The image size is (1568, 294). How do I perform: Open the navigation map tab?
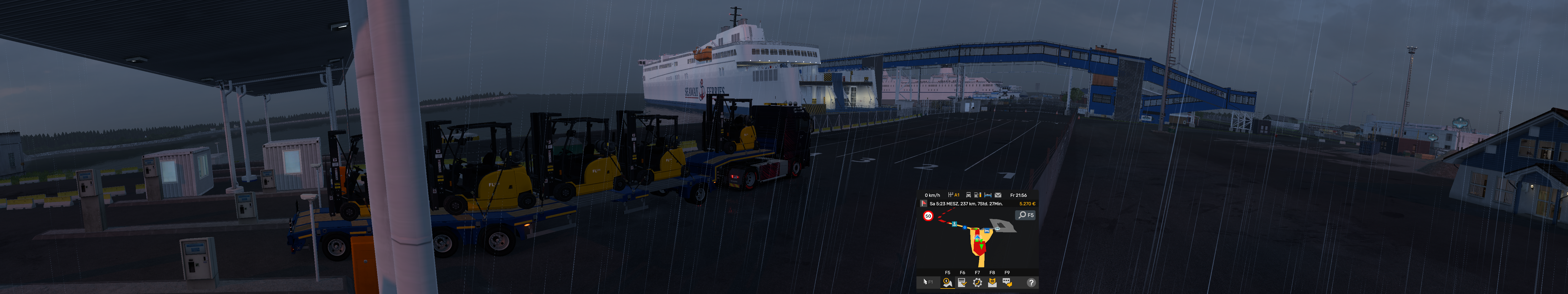(x=947, y=282)
